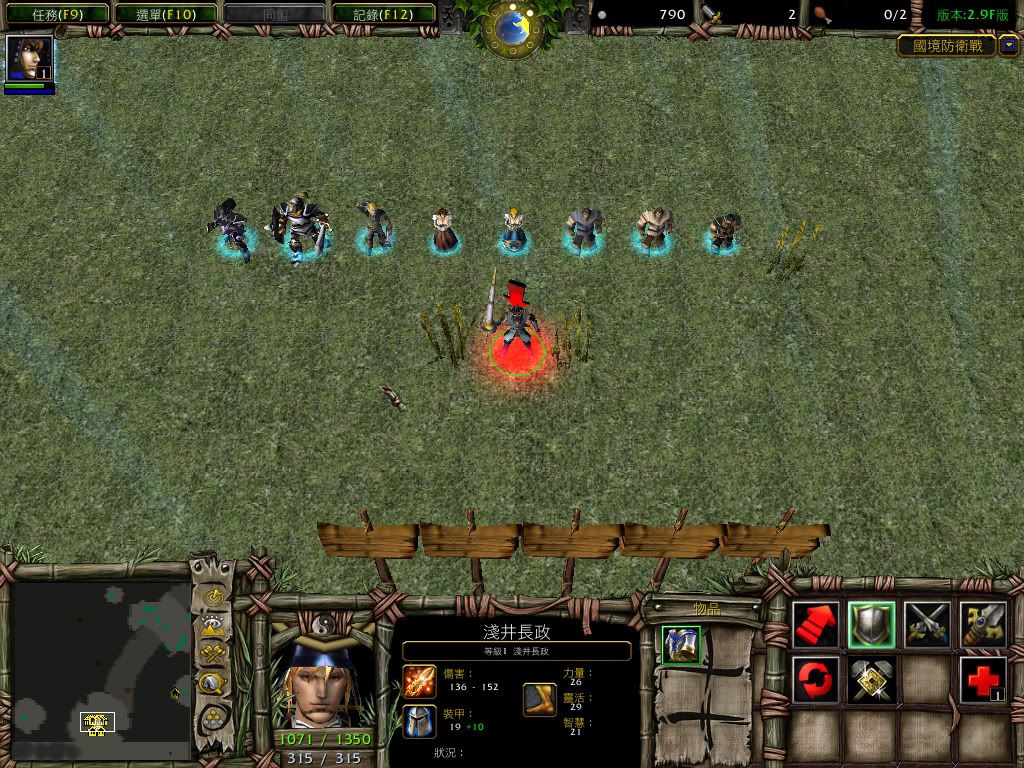This screenshot has width=1024, height=768.
Task: Activate the red circular arrows command
Action: pyautogui.click(x=815, y=680)
